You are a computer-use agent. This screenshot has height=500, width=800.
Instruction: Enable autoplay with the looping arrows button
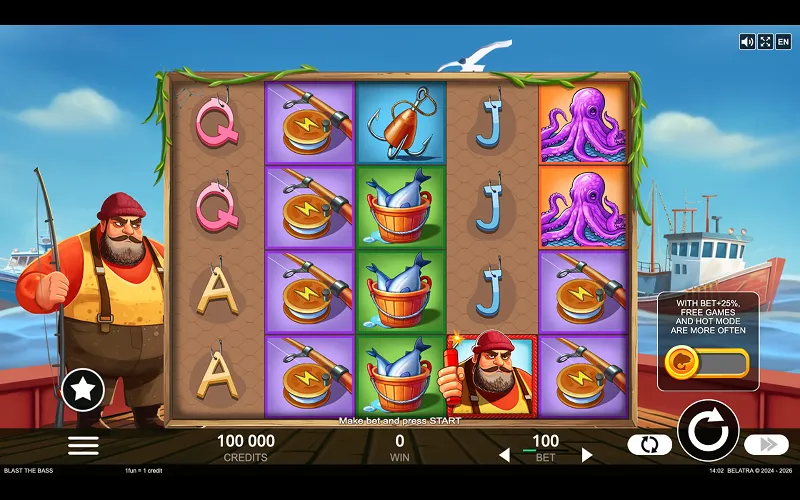click(649, 445)
